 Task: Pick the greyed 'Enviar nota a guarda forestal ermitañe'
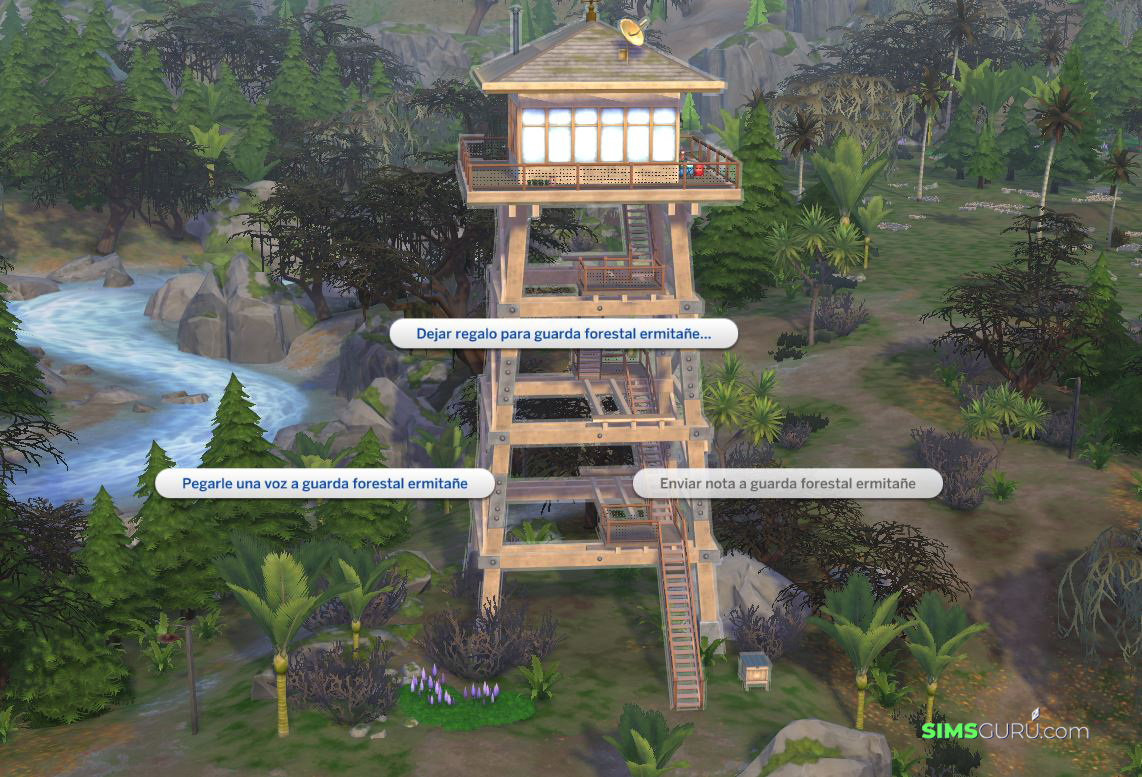[787, 483]
